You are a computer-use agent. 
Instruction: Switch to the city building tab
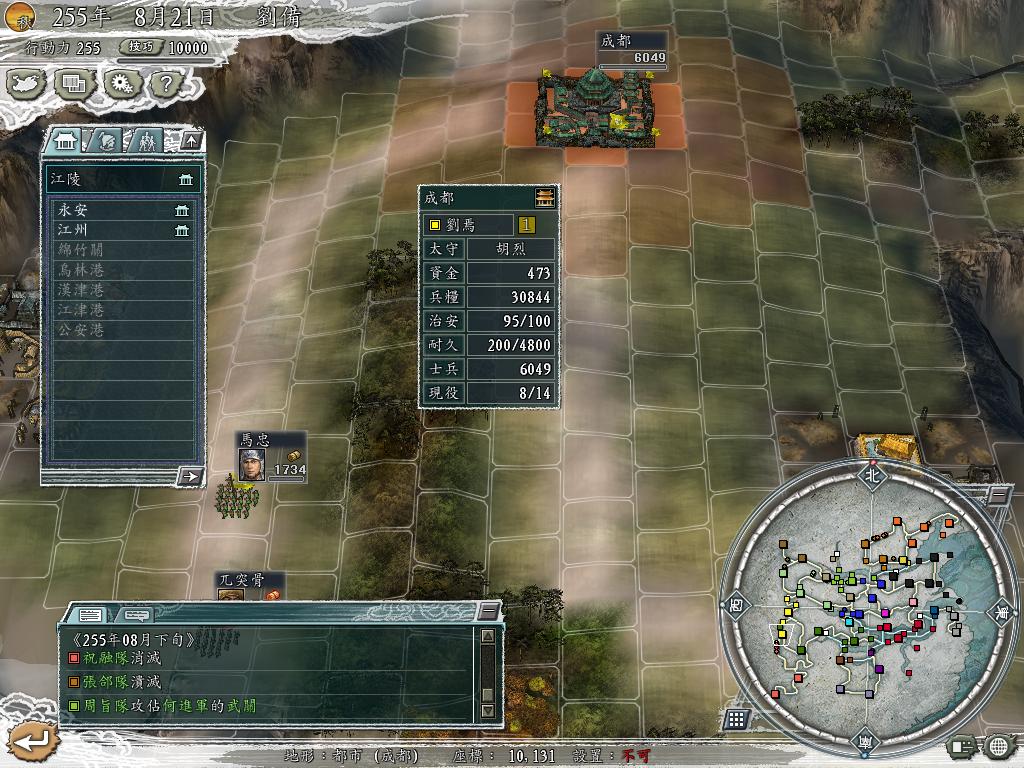[x=62, y=140]
